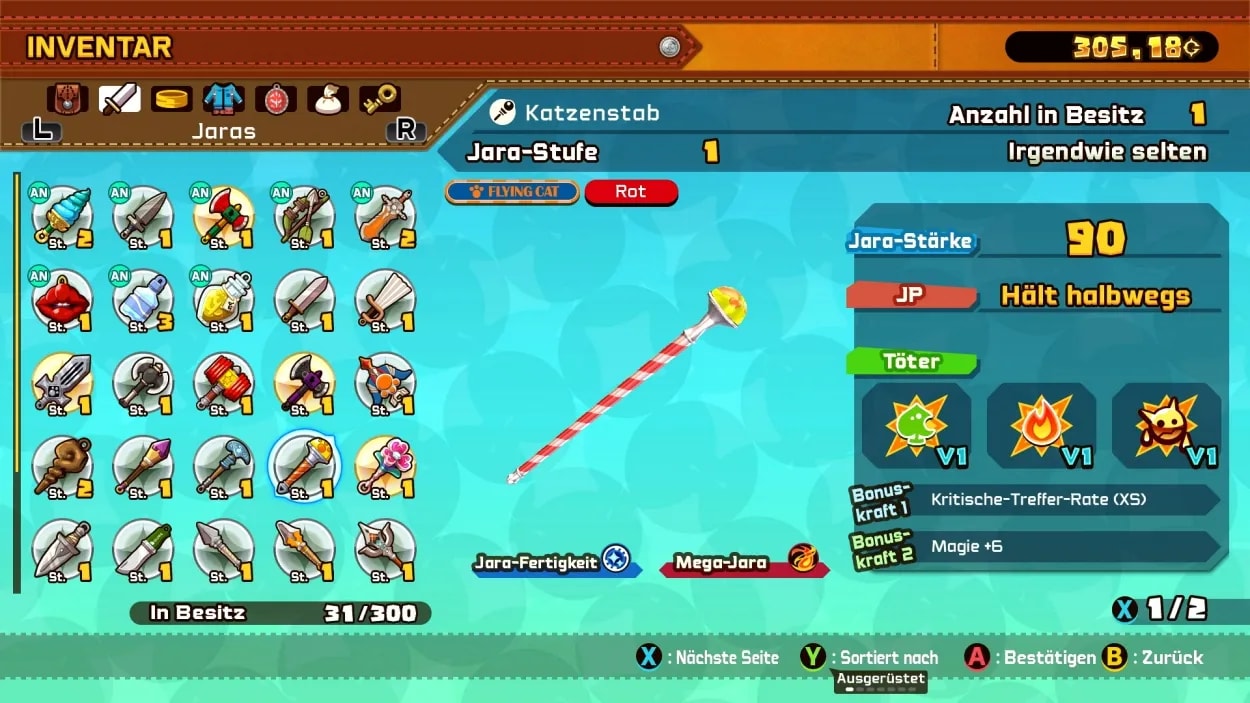Select the blue ice cream cone Jara

(63, 216)
